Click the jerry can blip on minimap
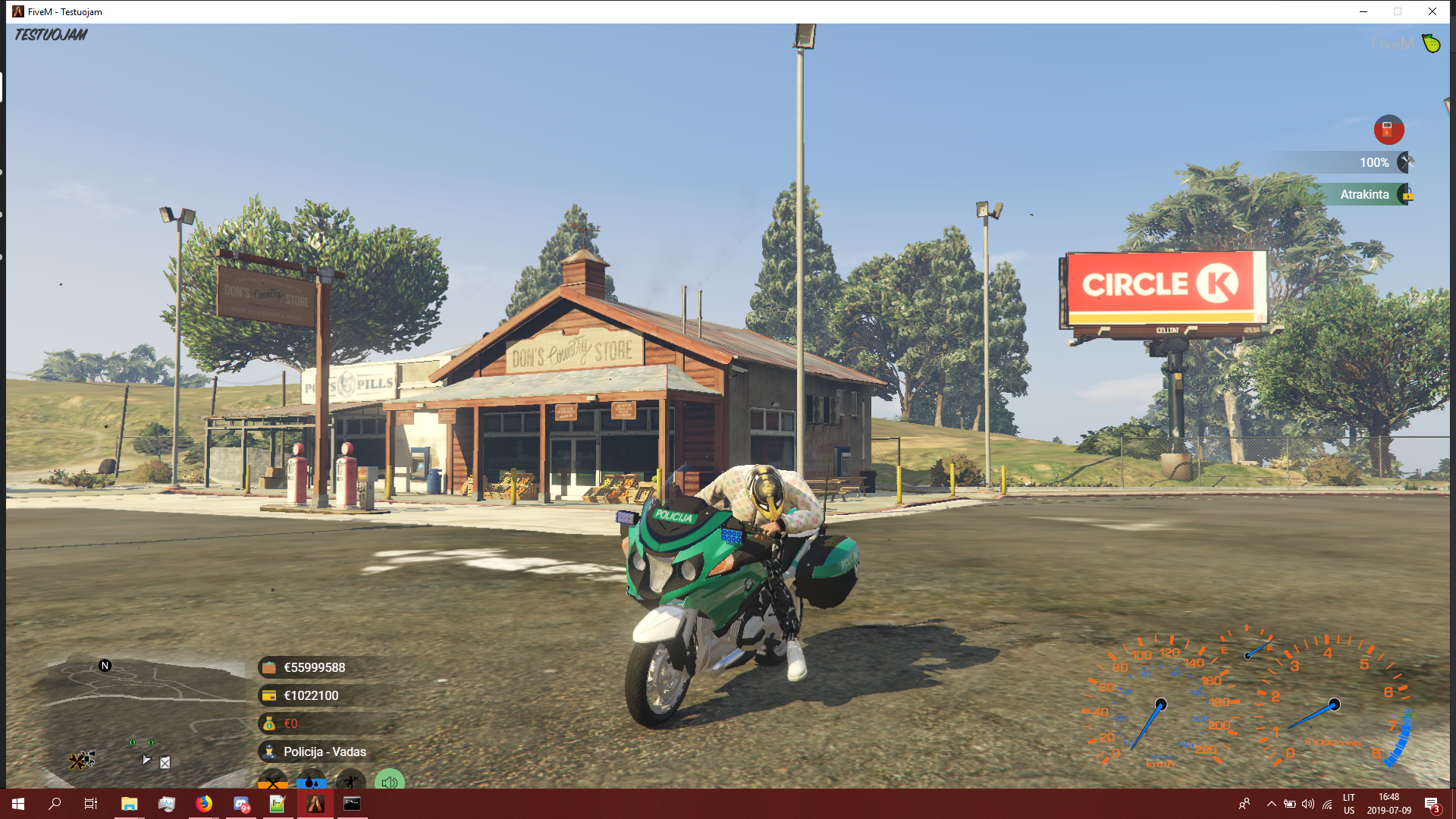 coord(165,762)
